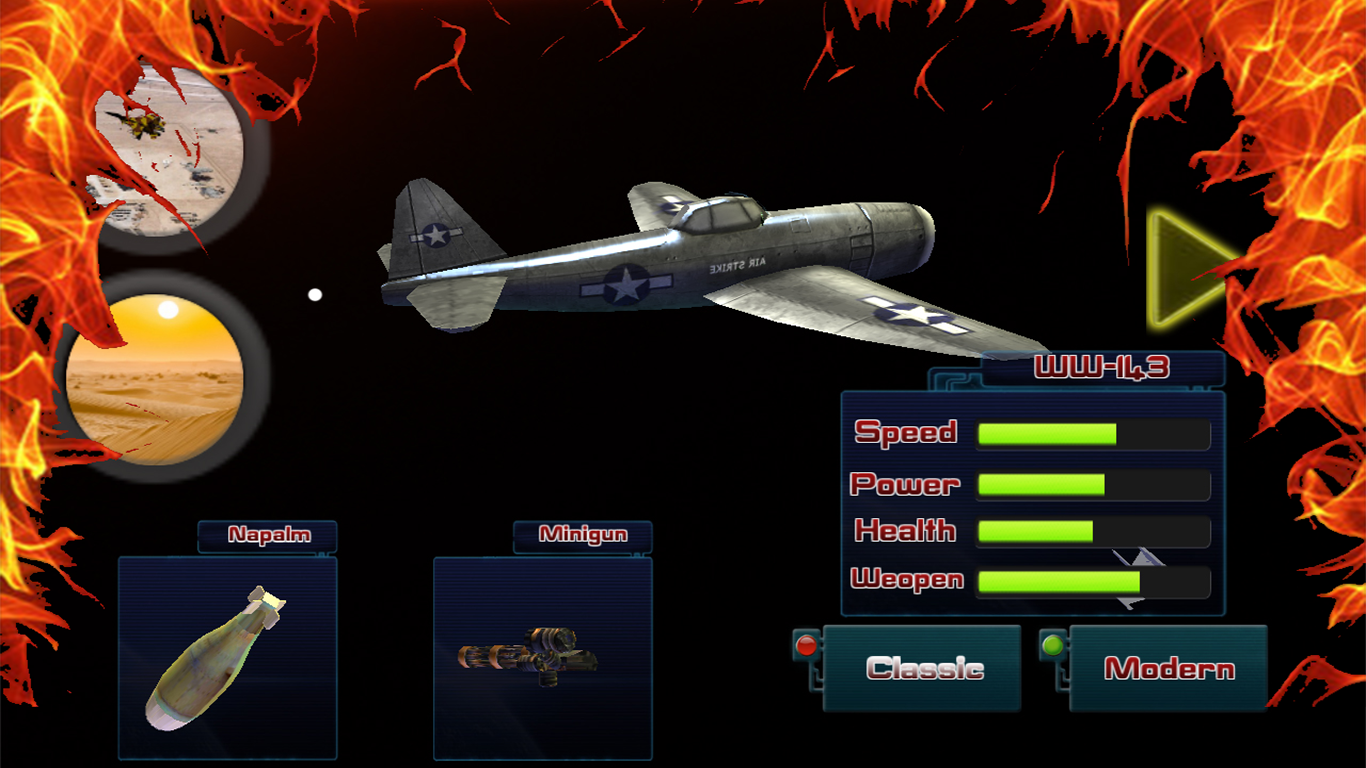
Task: Choose the Minigun weapon
Action: coord(542,657)
